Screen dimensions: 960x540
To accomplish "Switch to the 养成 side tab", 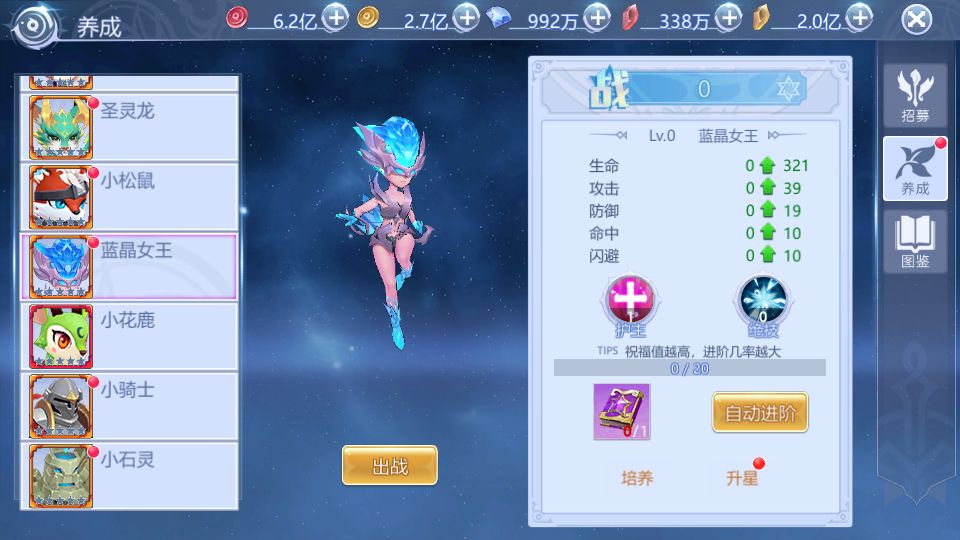I will click(x=914, y=168).
